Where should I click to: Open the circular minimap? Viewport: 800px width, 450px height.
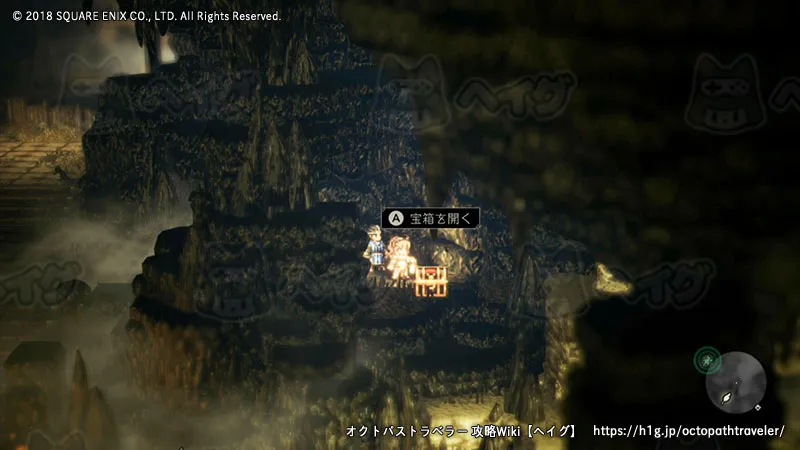(x=737, y=381)
